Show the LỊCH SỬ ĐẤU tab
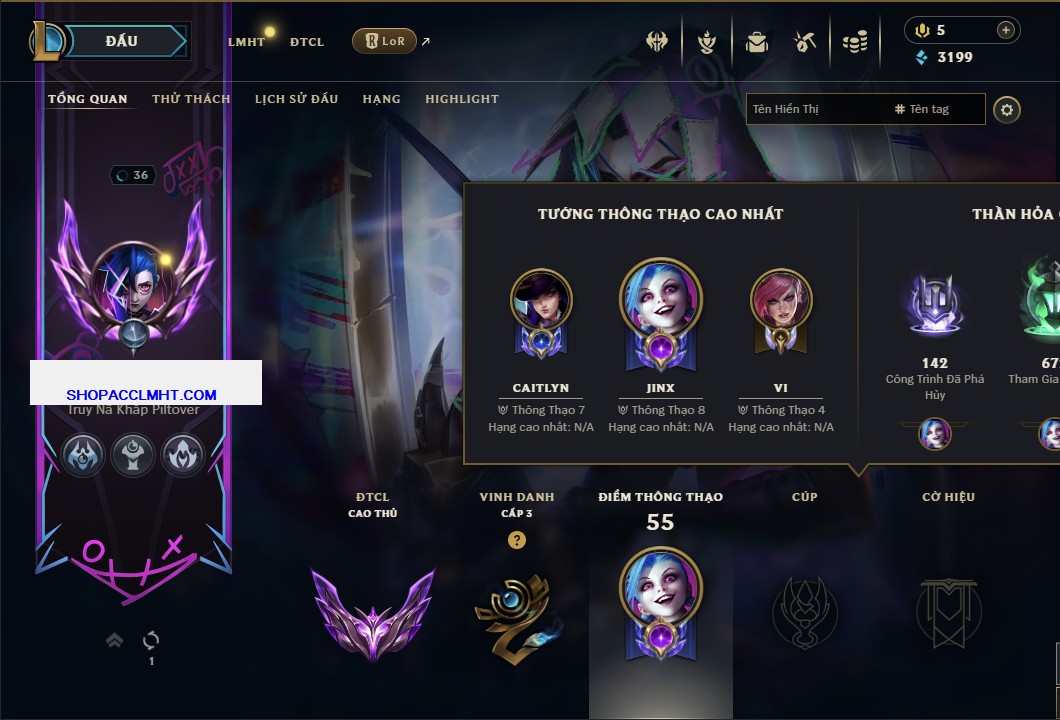The height and width of the screenshot is (720, 1060). (x=296, y=99)
